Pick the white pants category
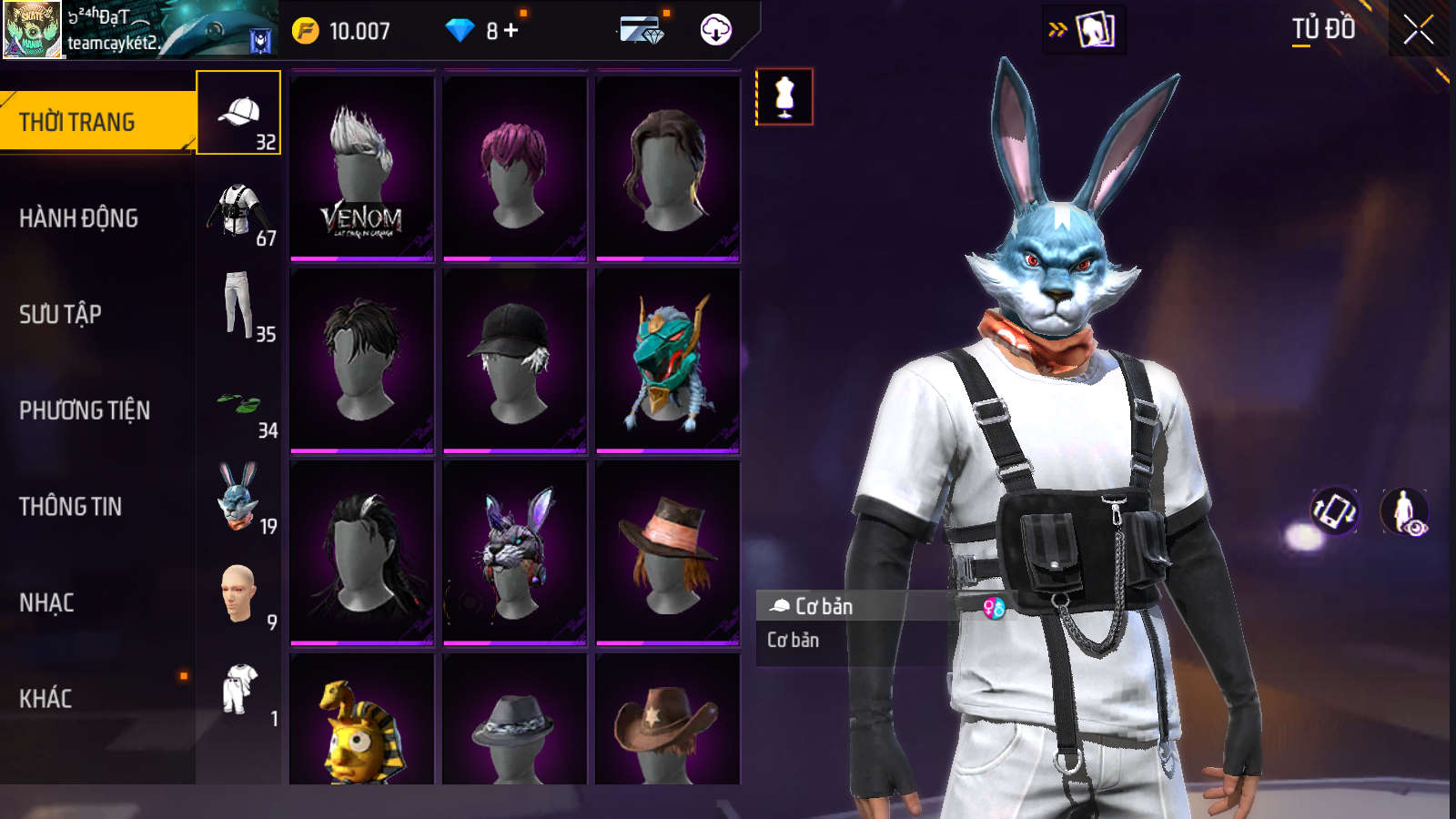This screenshot has width=1456, height=819. point(238,307)
